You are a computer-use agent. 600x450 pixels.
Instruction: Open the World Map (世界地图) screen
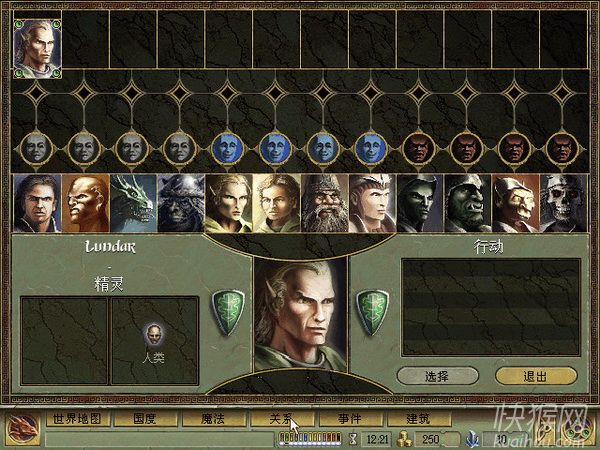[x=76, y=419]
